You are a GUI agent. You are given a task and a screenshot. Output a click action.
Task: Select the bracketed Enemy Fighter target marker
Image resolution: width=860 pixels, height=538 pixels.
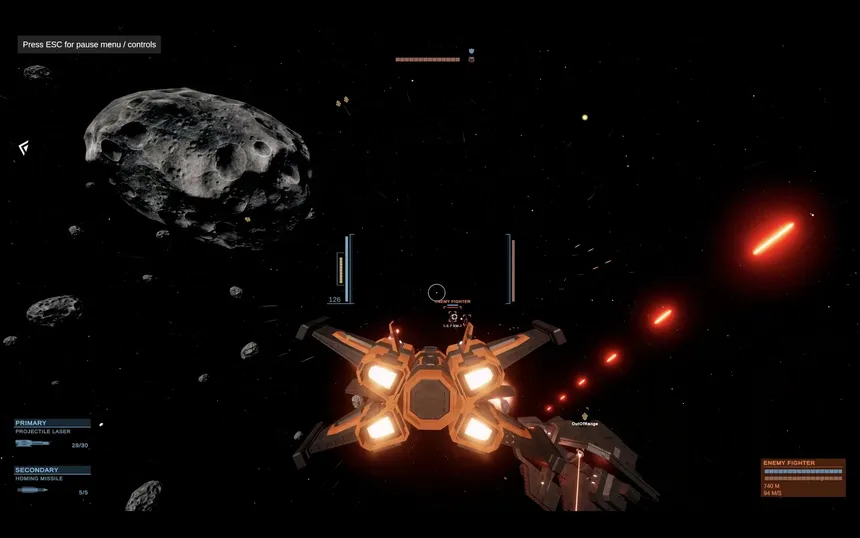453,317
